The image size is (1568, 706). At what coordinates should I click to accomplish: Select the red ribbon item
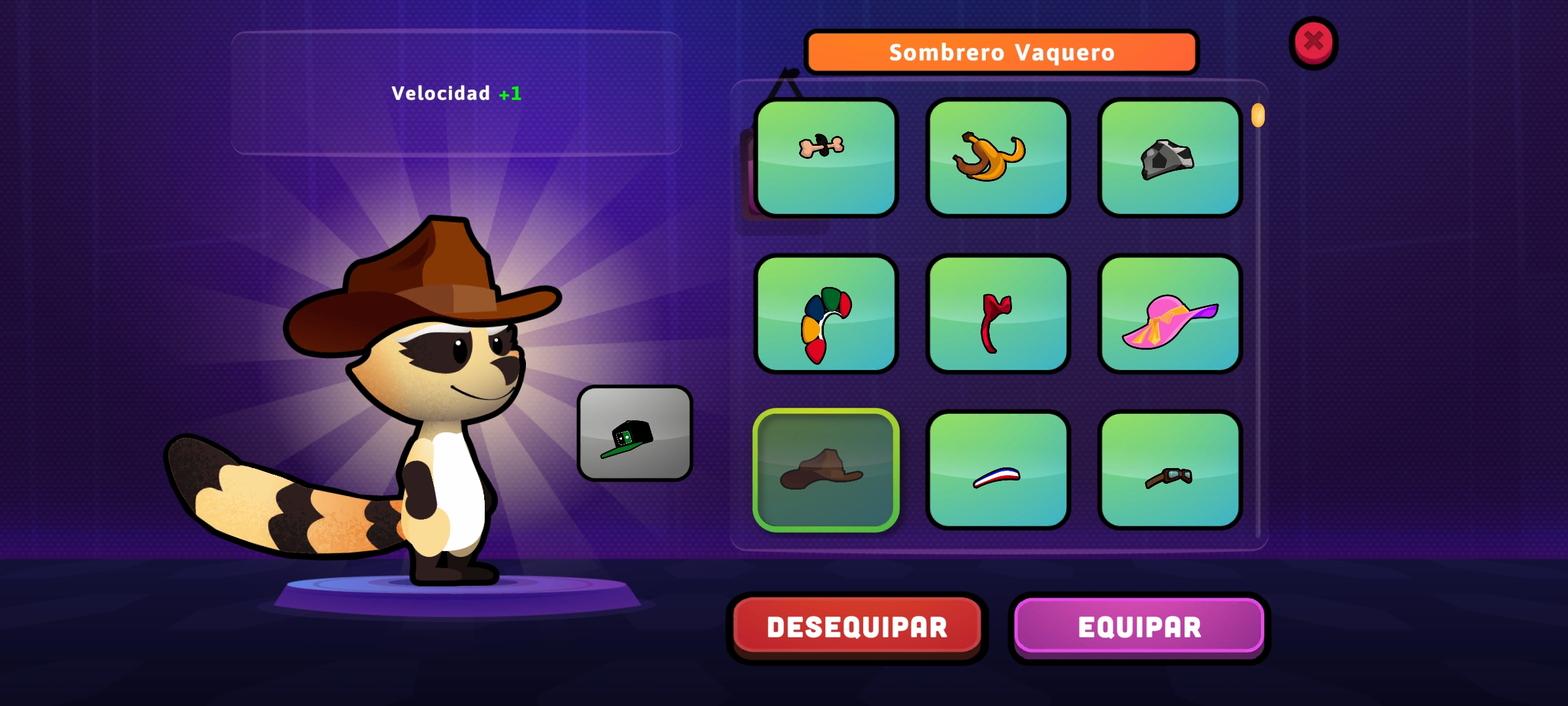[x=998, y=314]
